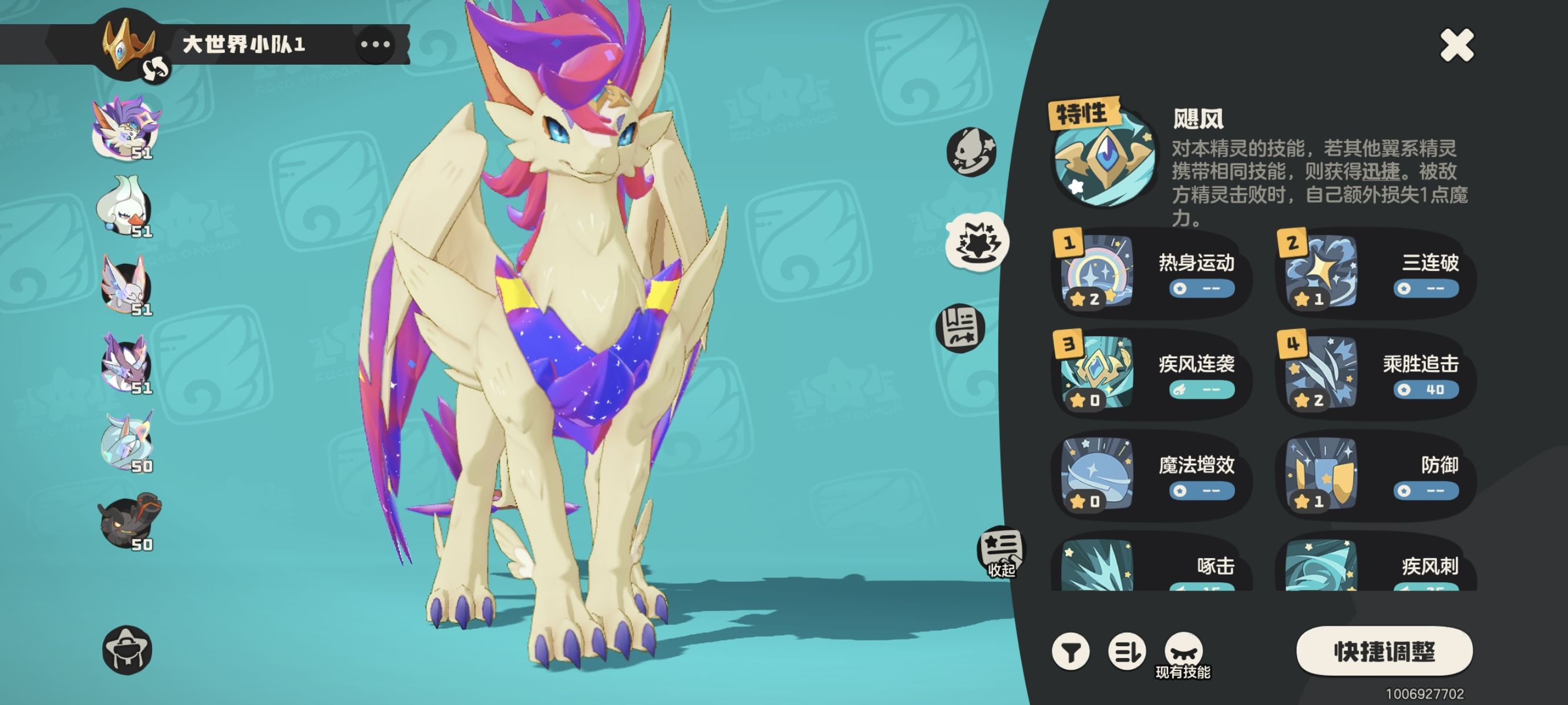1568x705 pixels.
Task: Select the 热身运动 skill in slot 1
Action: pos(1150,273)
